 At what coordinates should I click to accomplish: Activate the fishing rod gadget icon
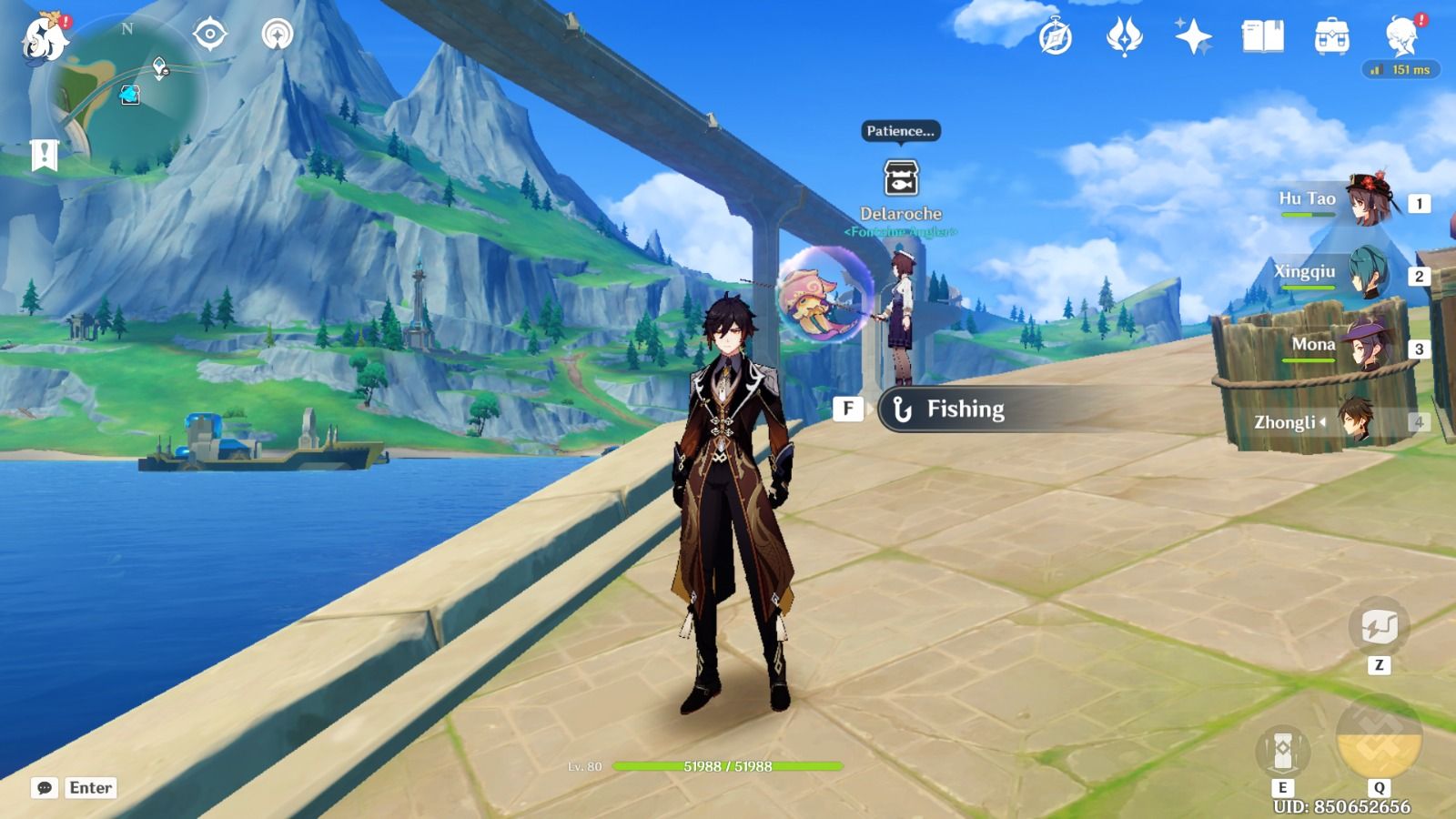coord(1380,627)
